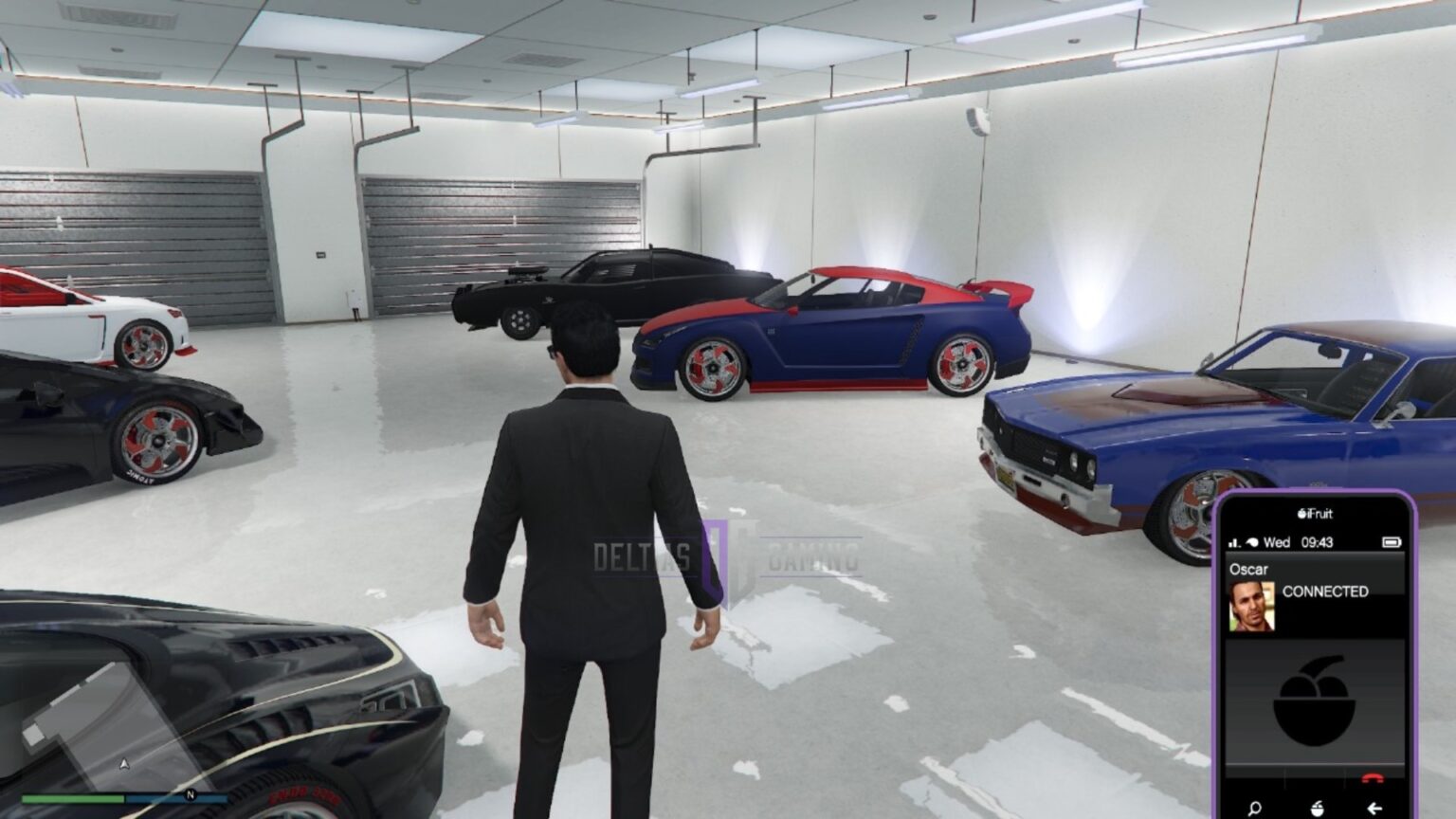Click the clock showing 09:43

1317,542
